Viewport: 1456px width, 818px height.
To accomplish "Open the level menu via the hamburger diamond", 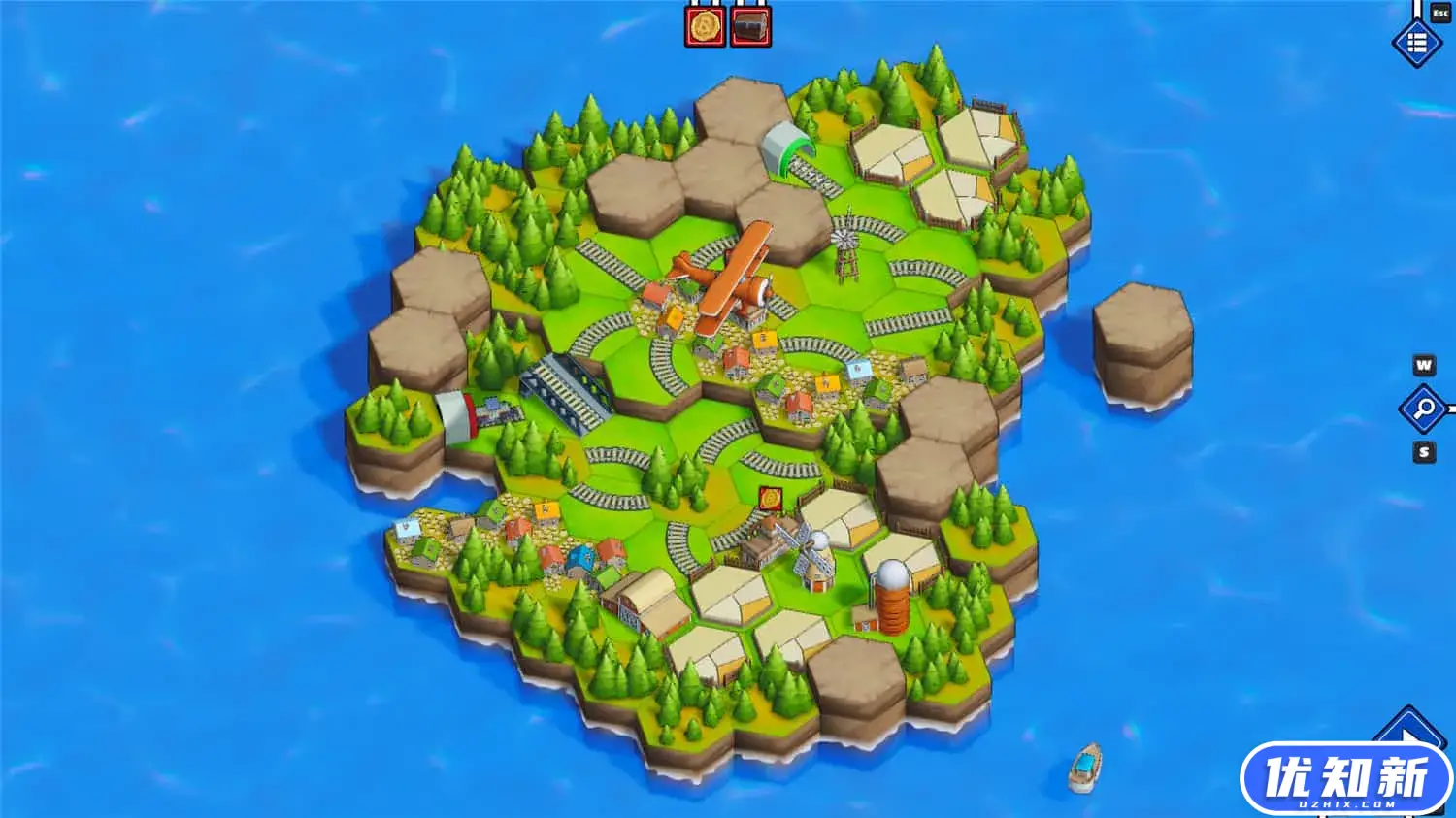I will tap(1416, 43).
